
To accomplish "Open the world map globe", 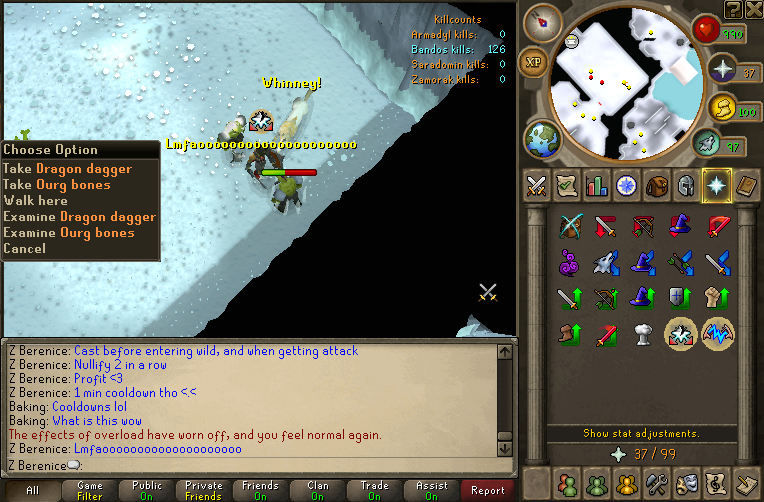I will [541, 138].
